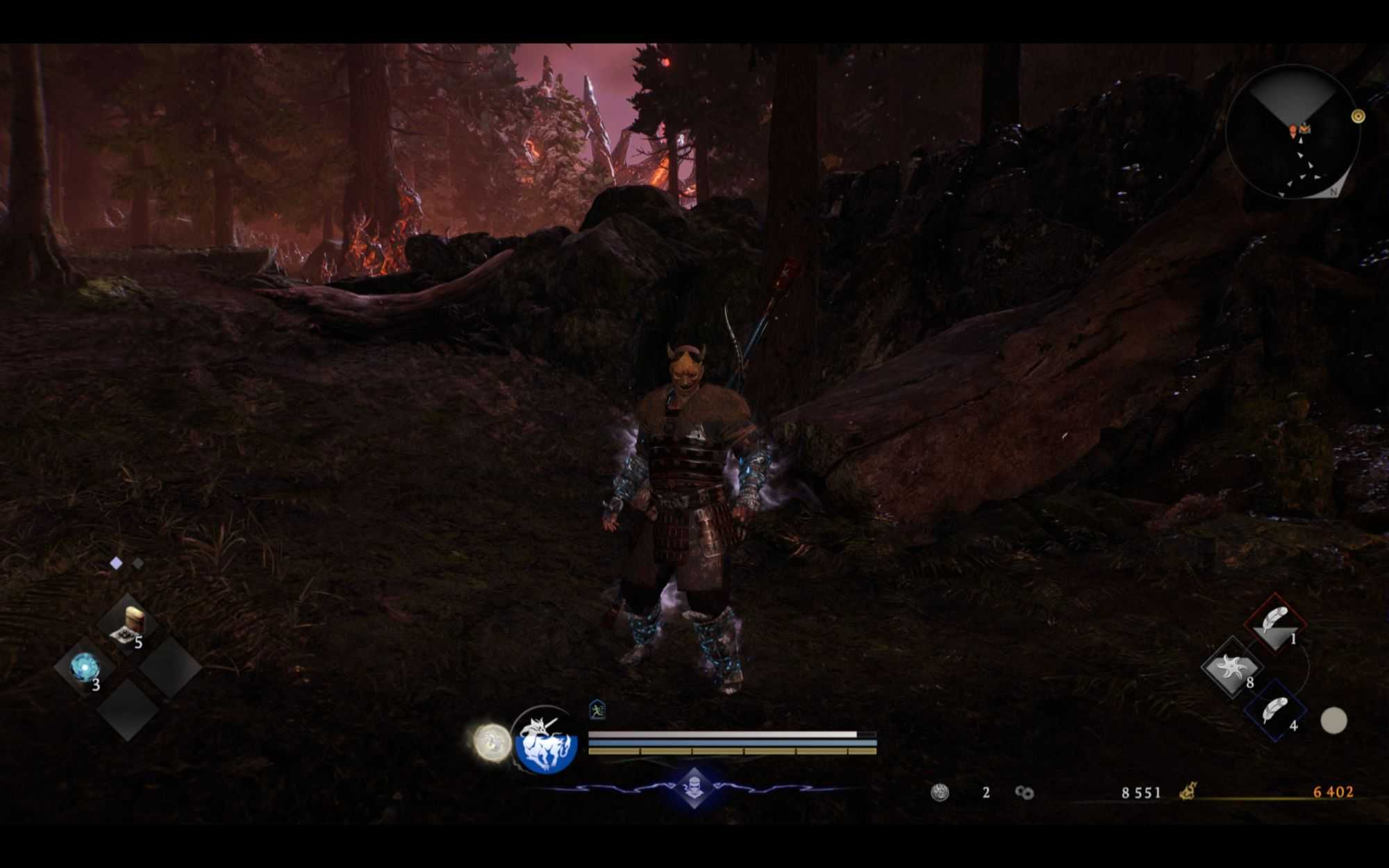The image size is (1389, 868).
Task: Use the glowing blue orb item
Action: click(x=85, y=667)
